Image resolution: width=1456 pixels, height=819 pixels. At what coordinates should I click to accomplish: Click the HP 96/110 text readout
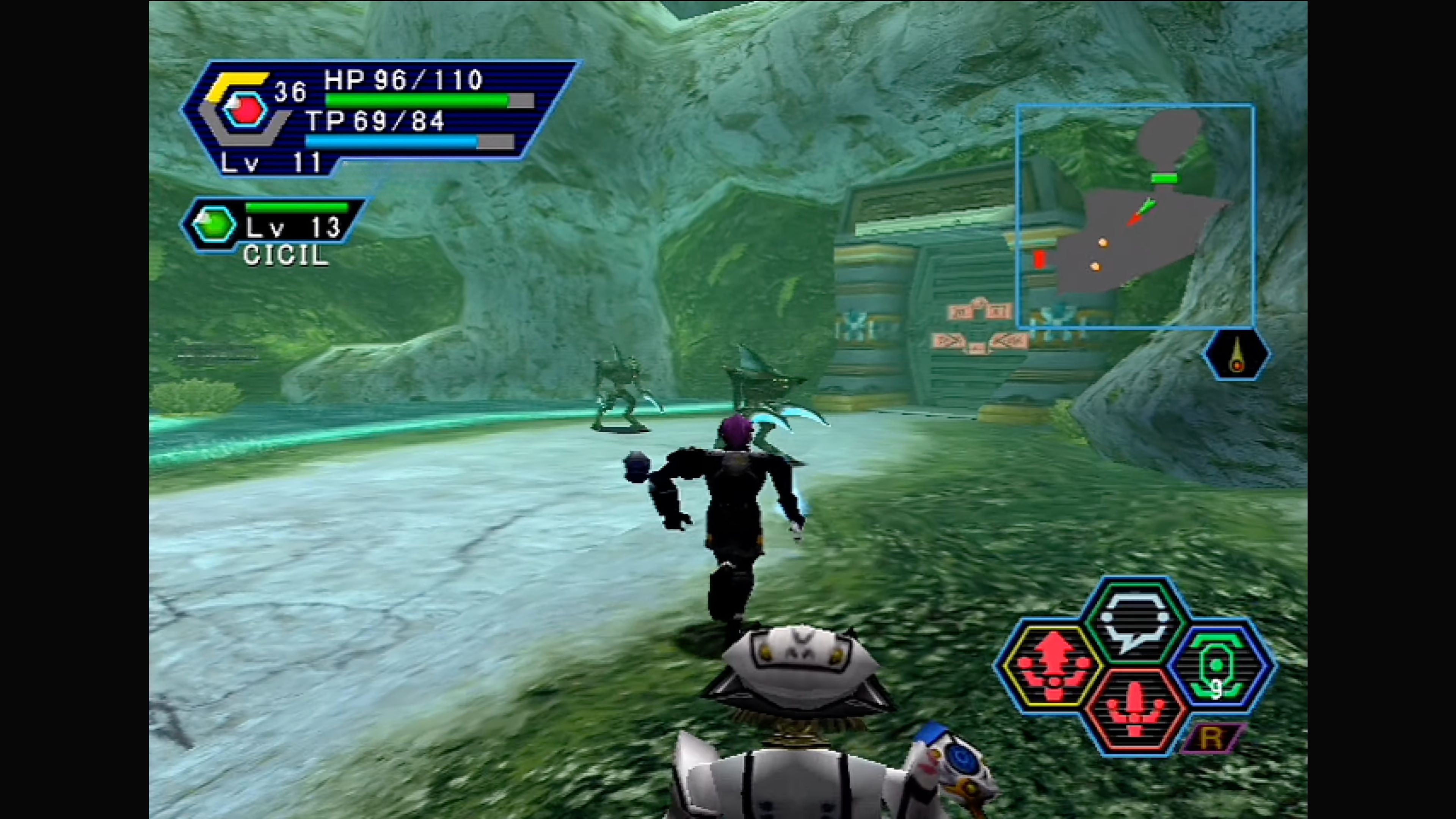pos(401,79)
